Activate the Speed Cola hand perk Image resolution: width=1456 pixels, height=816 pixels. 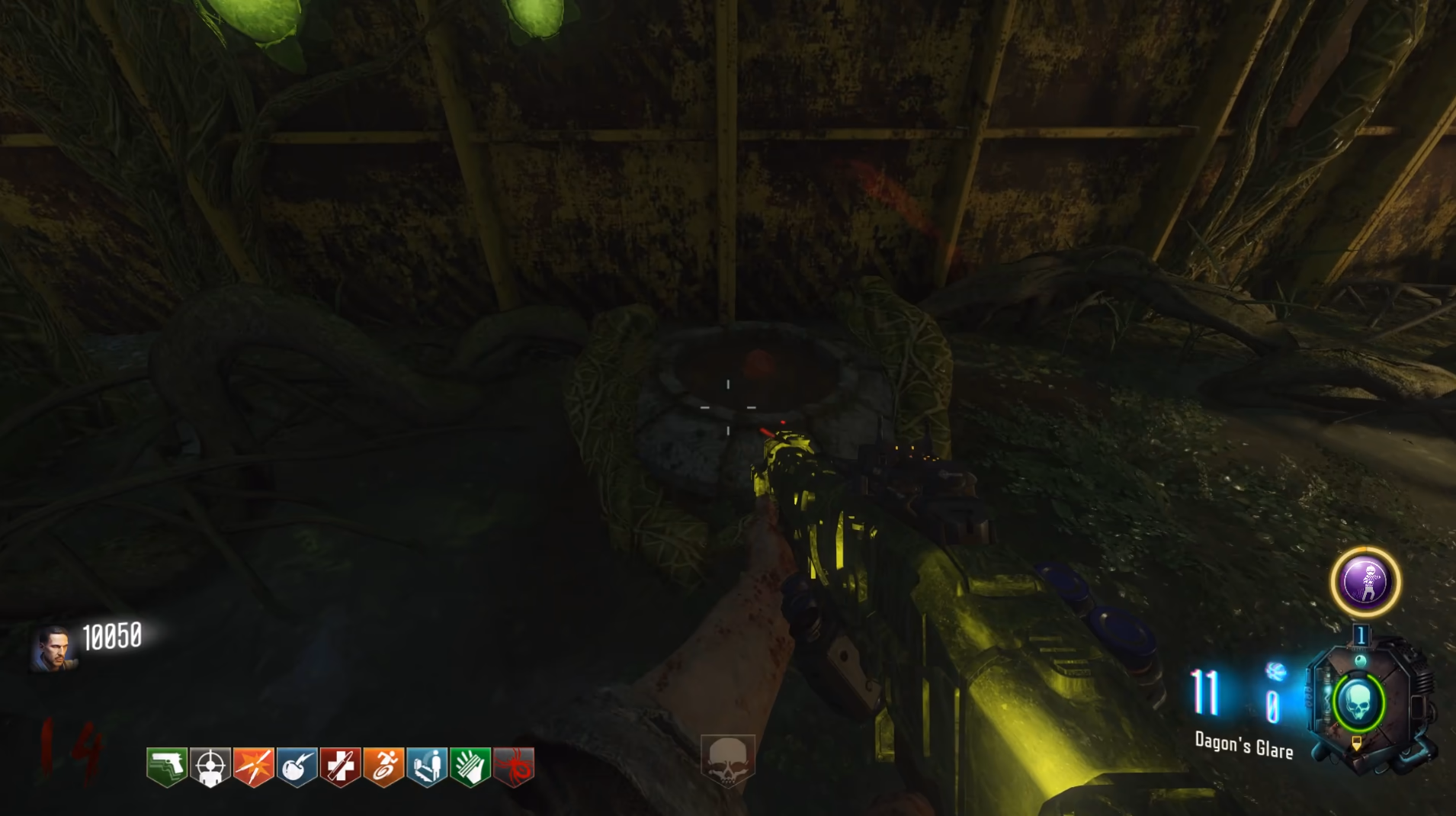(470, 766)
